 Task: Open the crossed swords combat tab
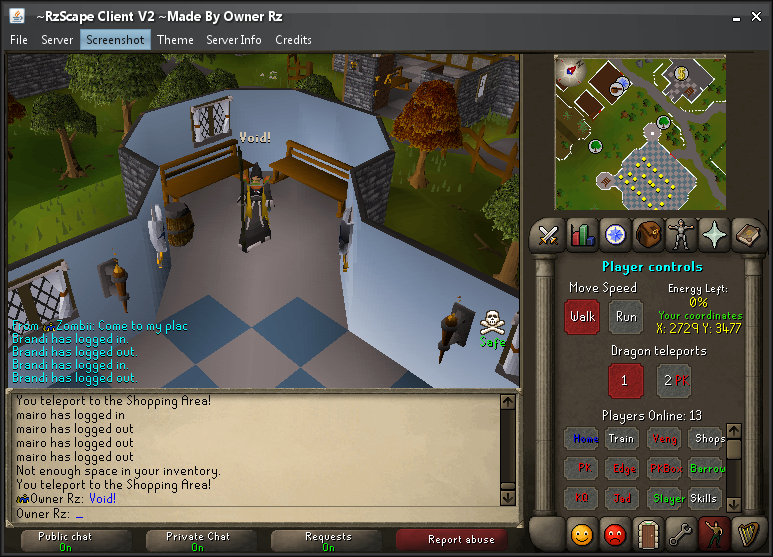click(548, 235)
